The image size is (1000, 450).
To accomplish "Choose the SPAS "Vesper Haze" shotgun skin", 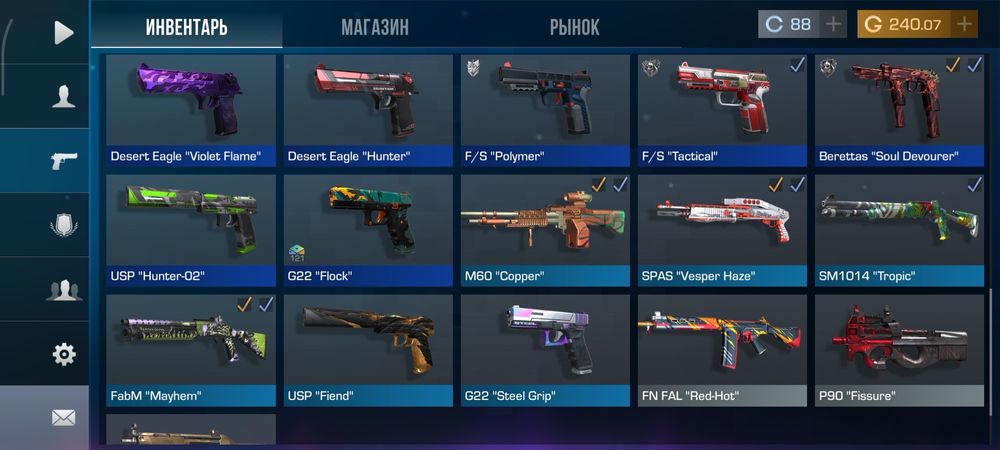I will (x=722, y=230).
